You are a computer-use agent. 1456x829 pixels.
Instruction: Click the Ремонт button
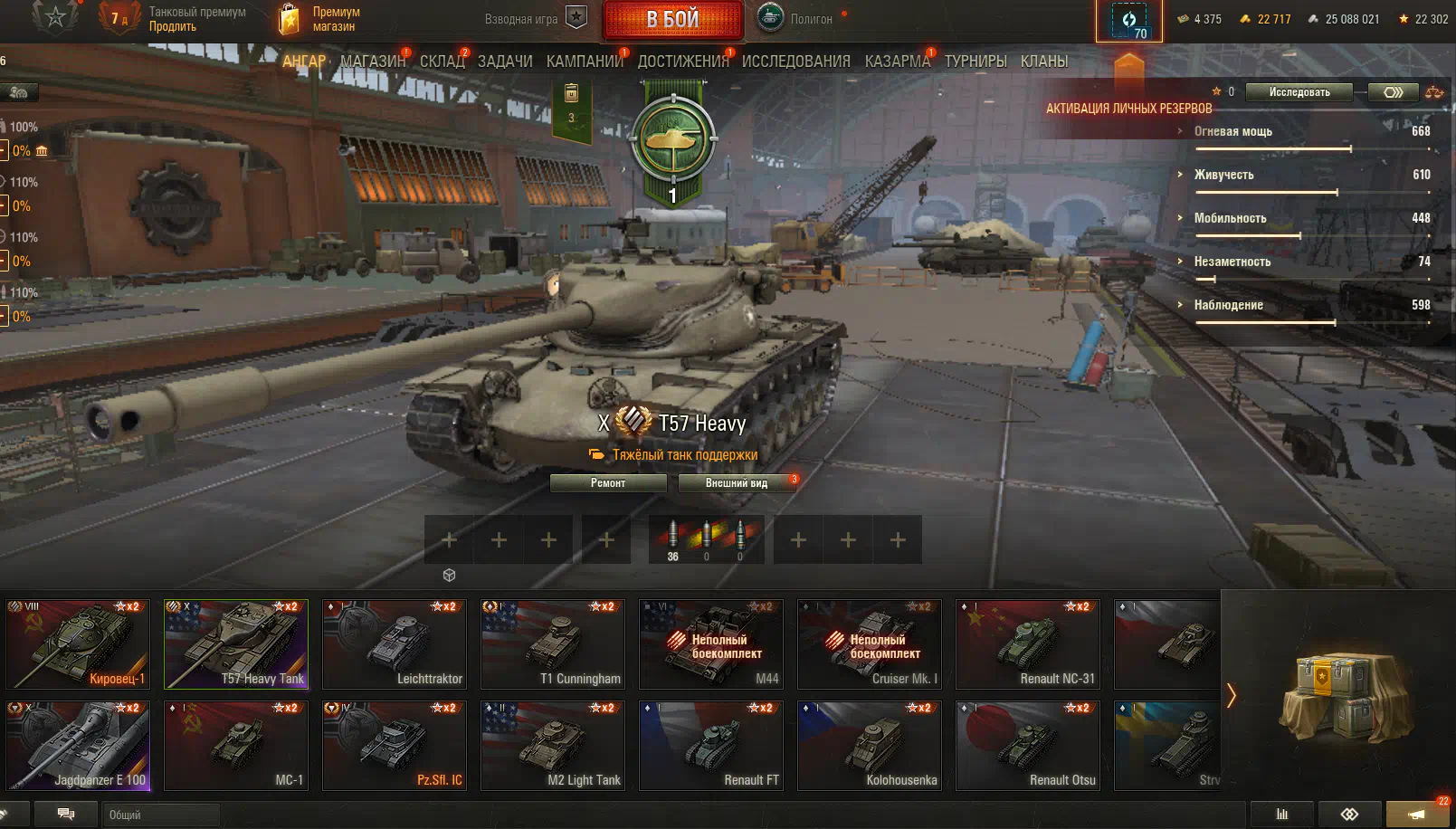tap(608, 483)
